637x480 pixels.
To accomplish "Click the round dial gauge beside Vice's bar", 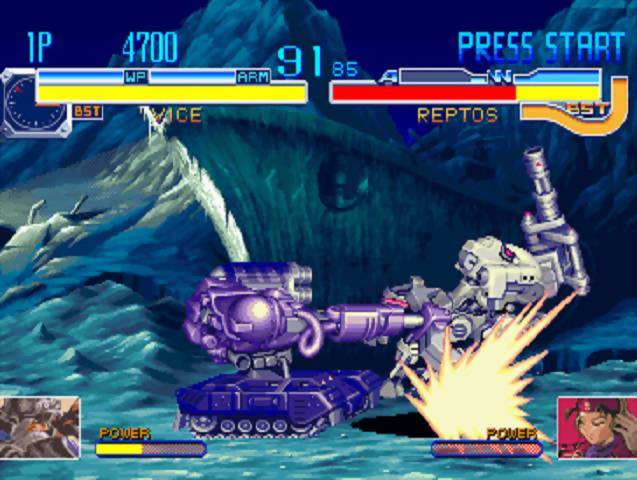I will pyautogui.click(x=20, y=103).
